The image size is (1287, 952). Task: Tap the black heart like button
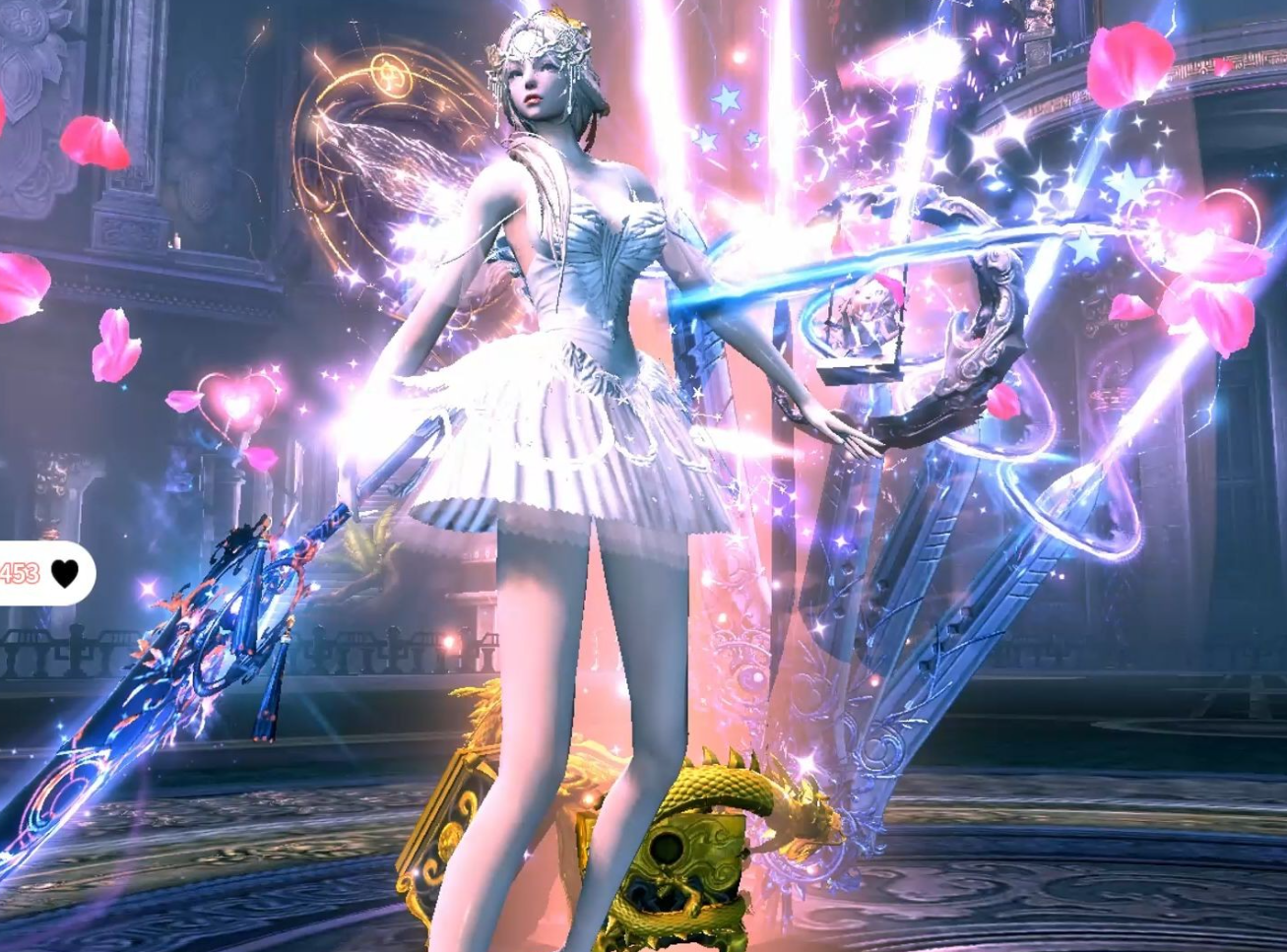(x=65, y=573)
